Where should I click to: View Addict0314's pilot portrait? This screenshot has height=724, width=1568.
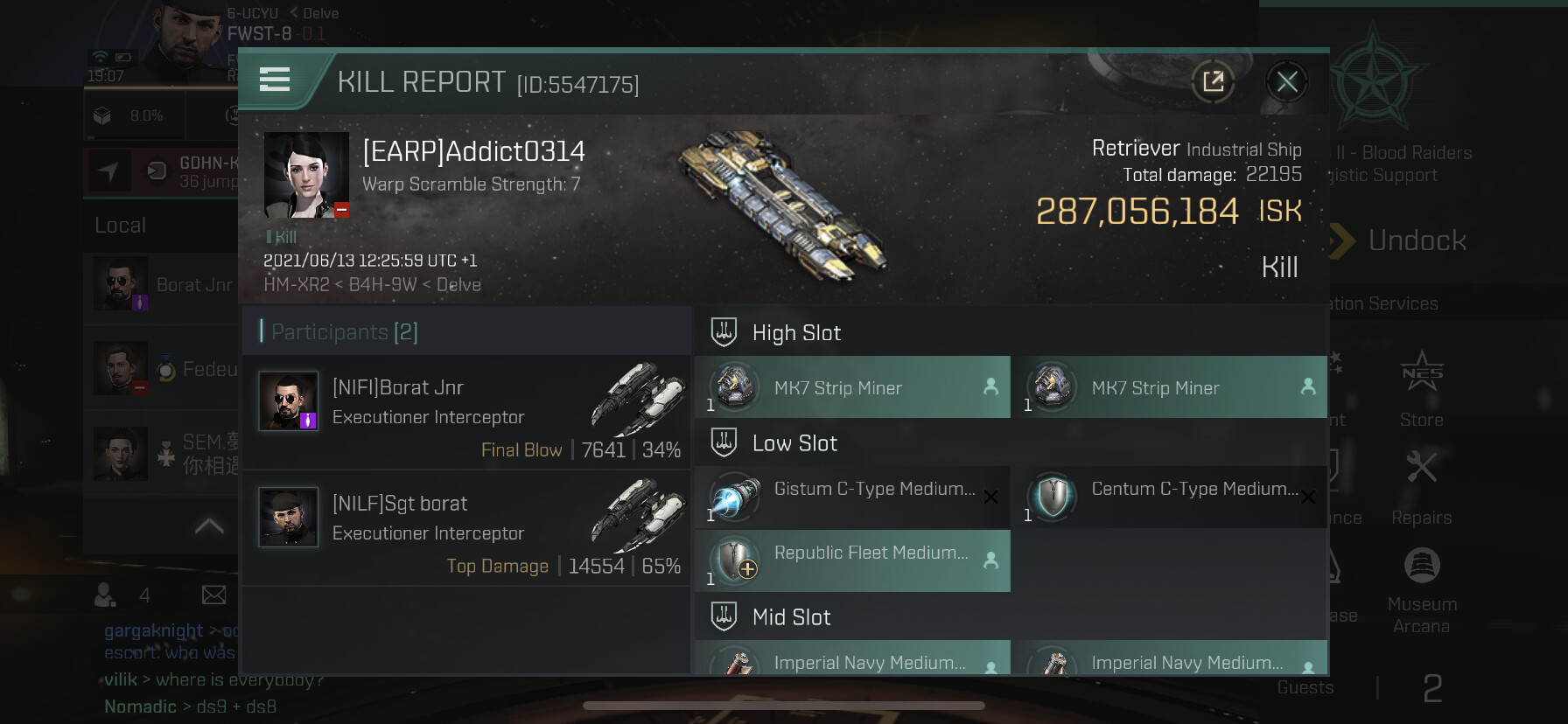[x=306, y=175]
